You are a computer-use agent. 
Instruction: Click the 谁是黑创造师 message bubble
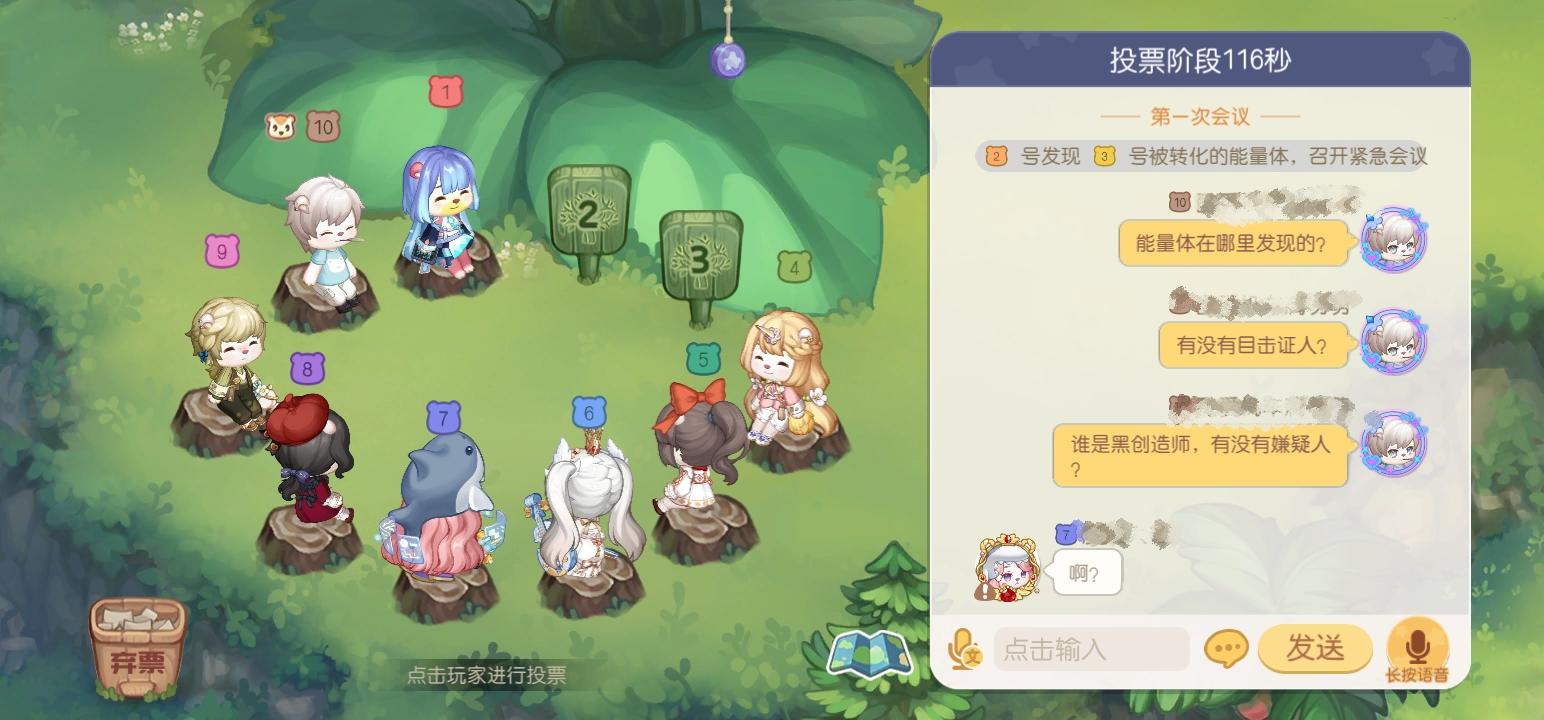pos(1199,454)
